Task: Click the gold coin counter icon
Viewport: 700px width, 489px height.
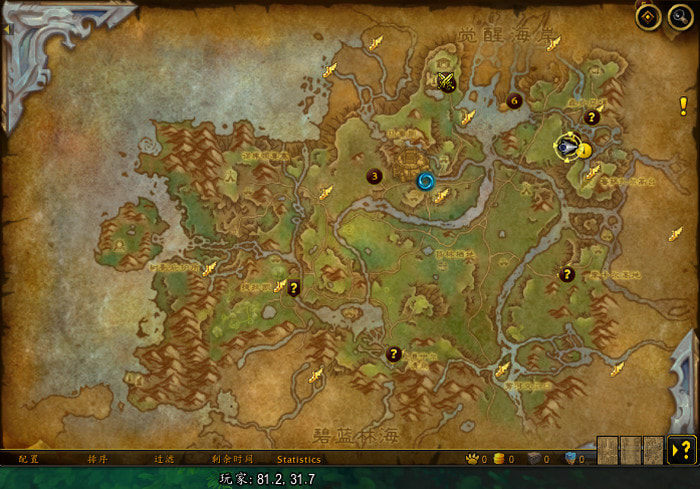Action: point(500,459)
